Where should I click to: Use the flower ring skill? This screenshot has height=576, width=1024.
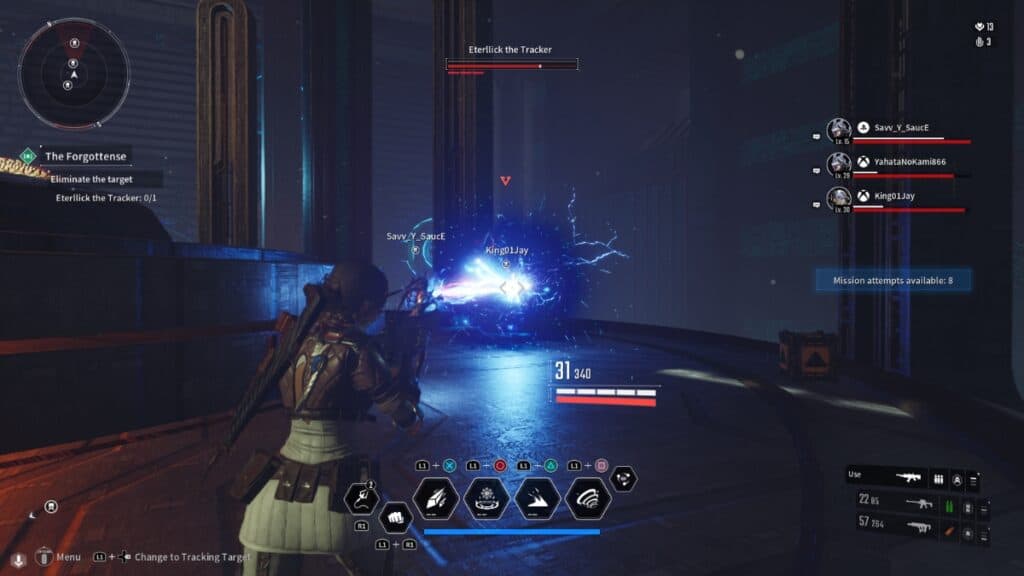click(487, 498)
